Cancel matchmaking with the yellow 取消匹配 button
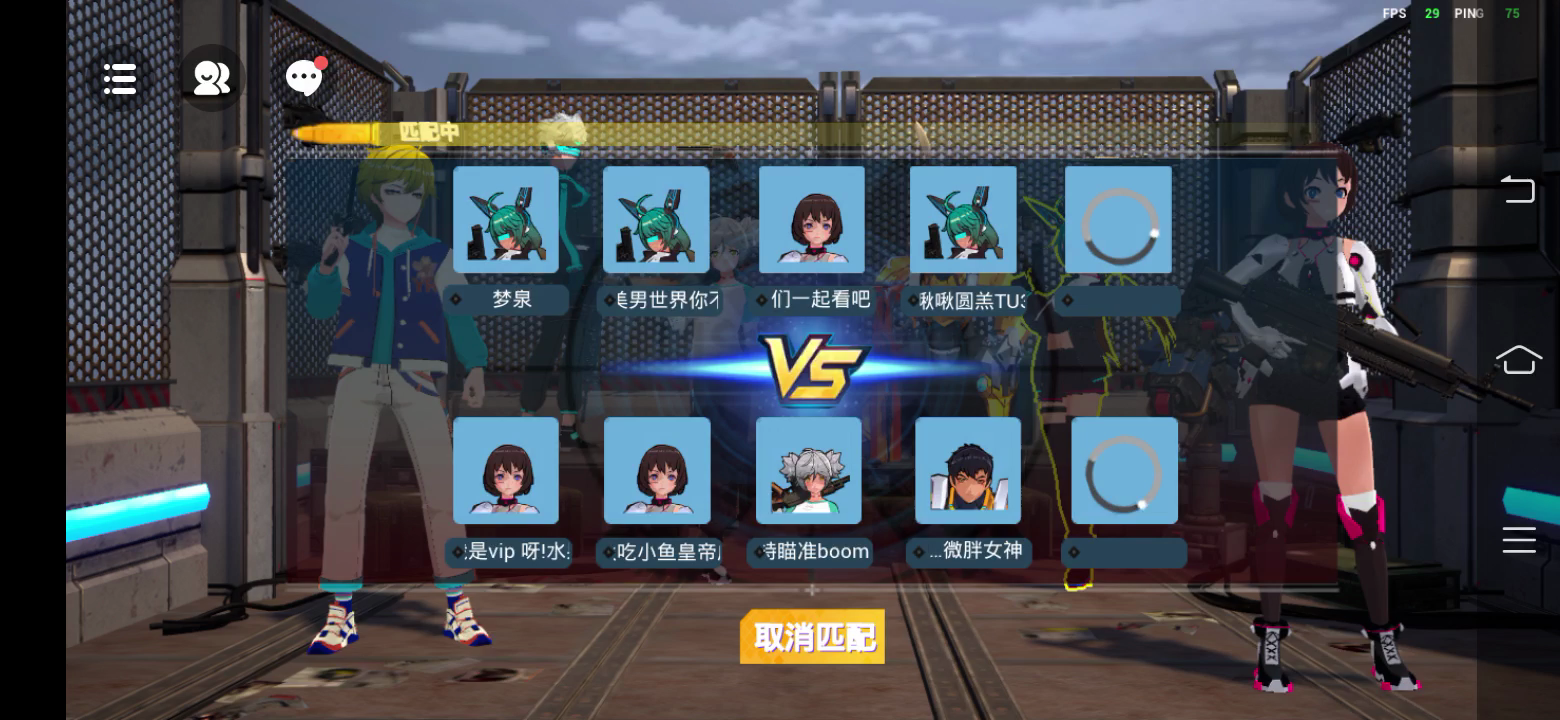 [x=812, y=636]
